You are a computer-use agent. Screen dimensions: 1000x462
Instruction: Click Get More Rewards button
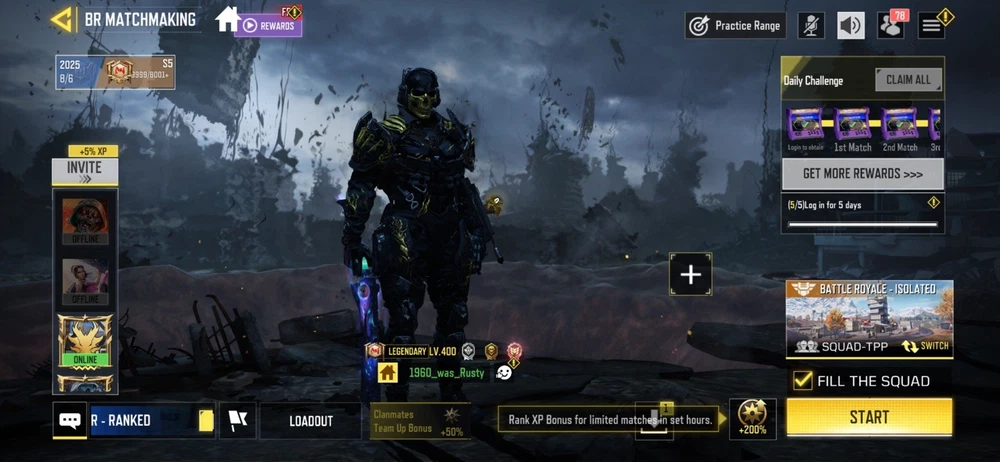[862, 174]
